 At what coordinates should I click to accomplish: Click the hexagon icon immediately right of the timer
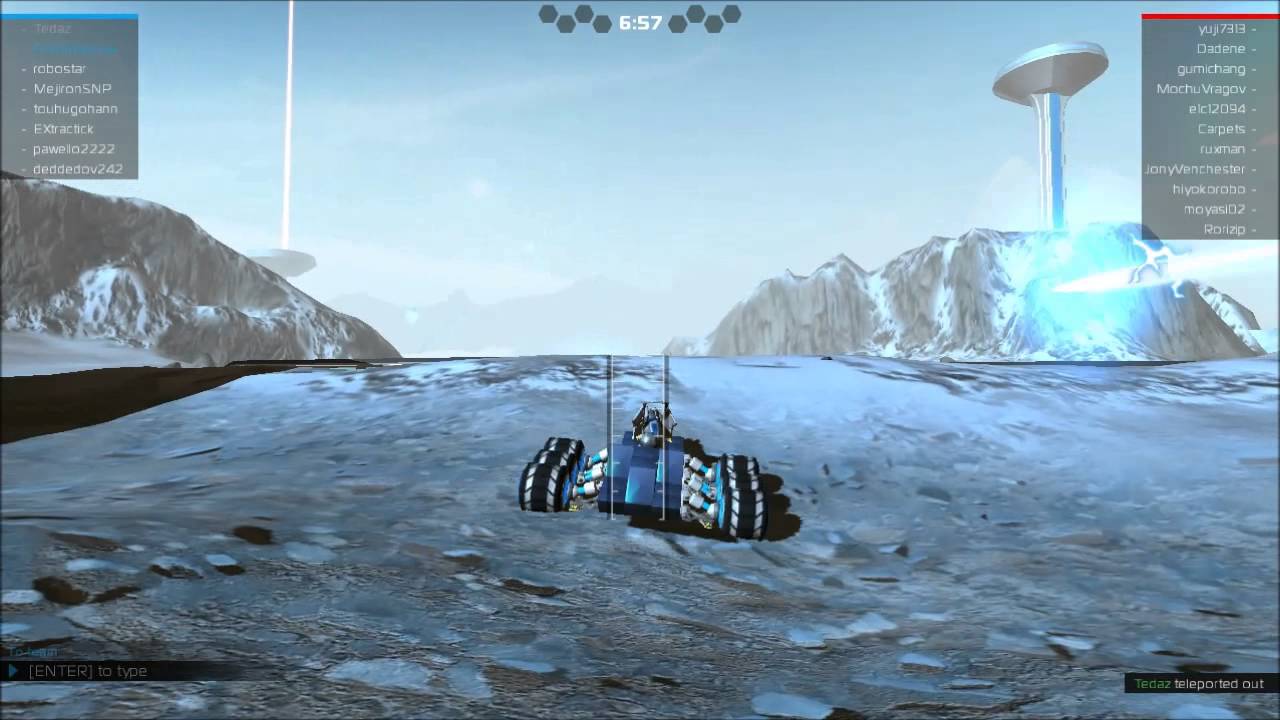pyautogui.click(x=678, y=24)
